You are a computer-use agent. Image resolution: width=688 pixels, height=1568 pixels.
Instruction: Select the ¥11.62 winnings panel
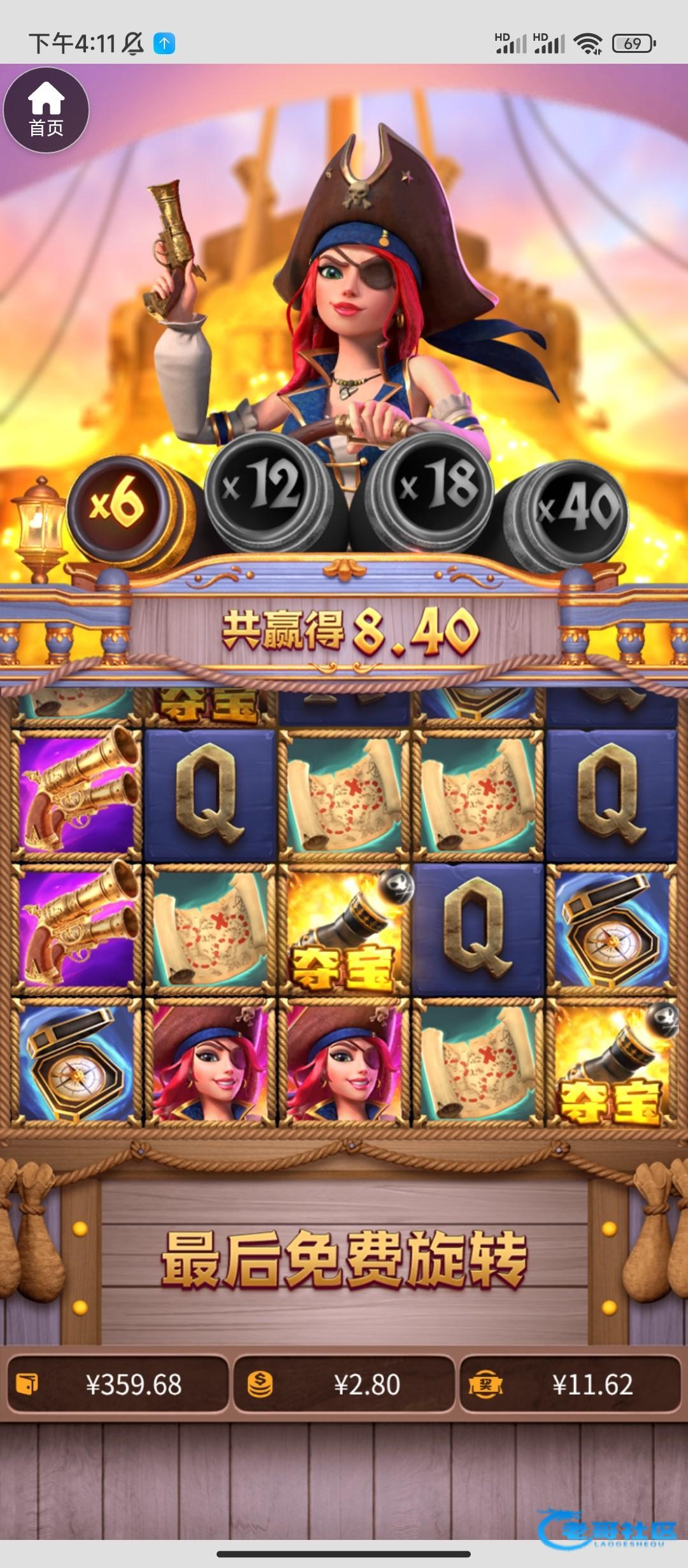[570, 1384]
